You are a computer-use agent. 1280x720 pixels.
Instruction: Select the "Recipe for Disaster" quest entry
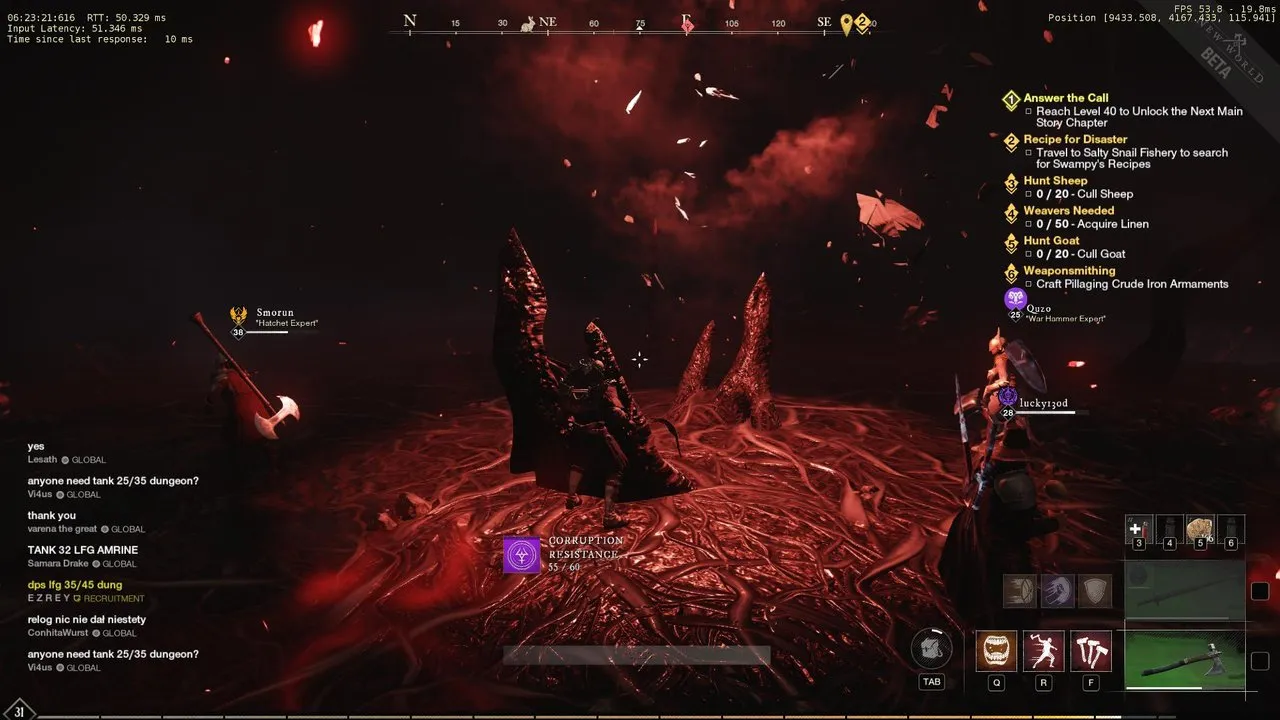(1075, 139)
